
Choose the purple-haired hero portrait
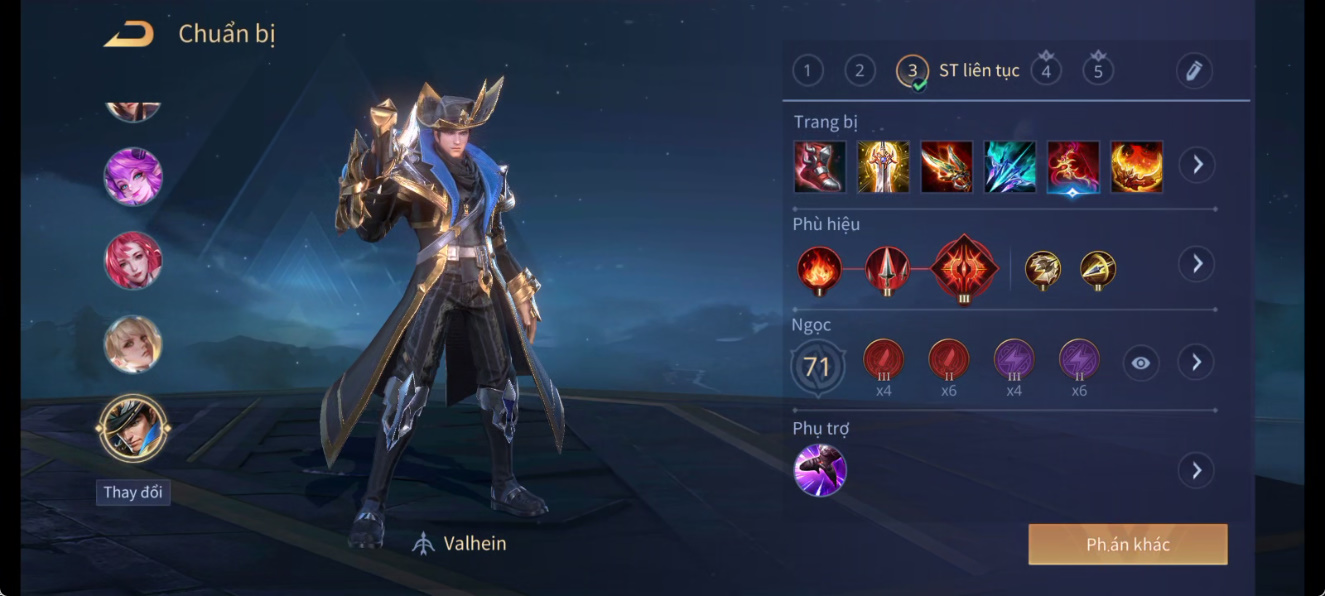coord(133,176)
